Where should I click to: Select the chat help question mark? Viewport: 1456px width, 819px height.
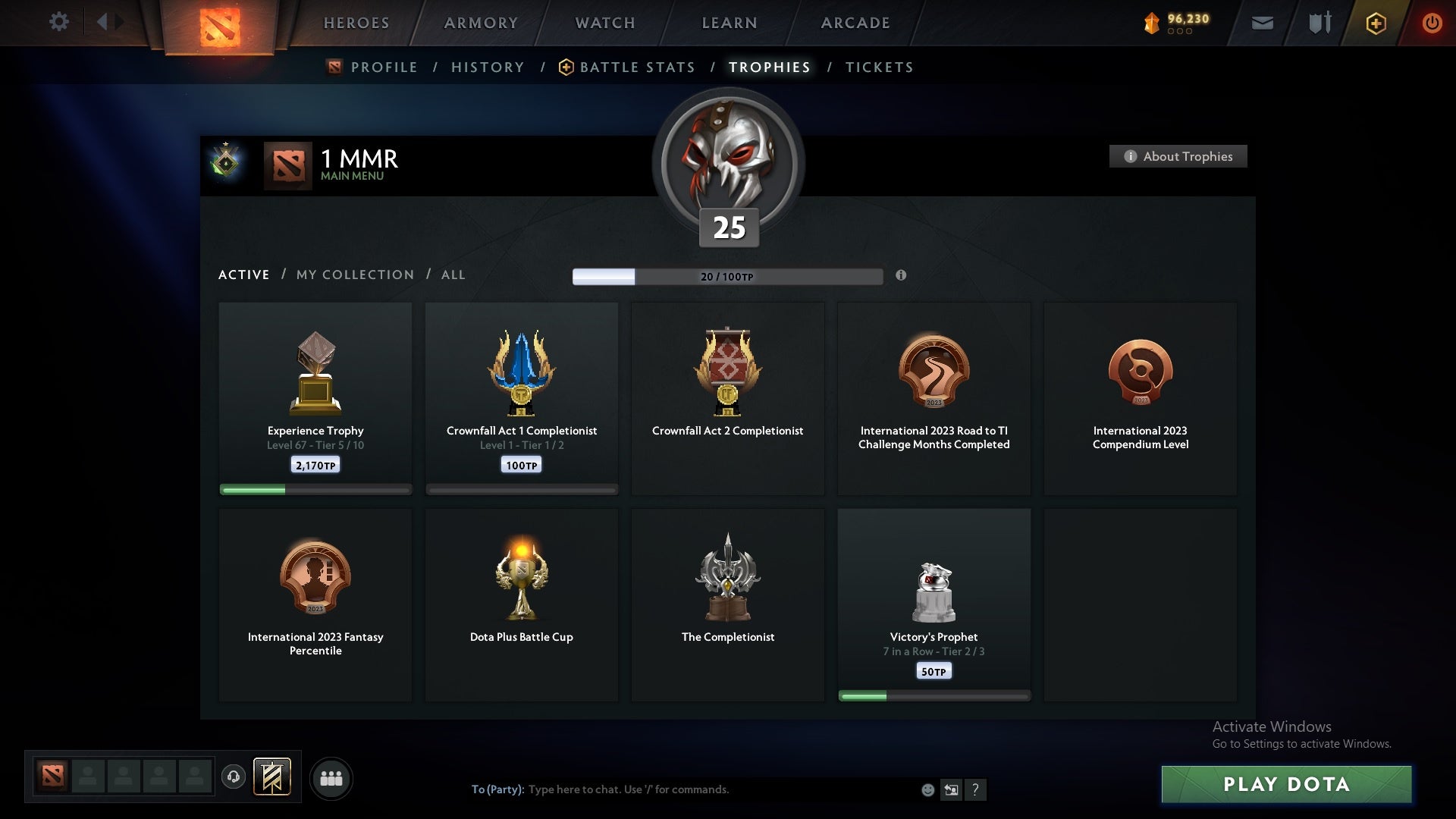coord(977,789)
